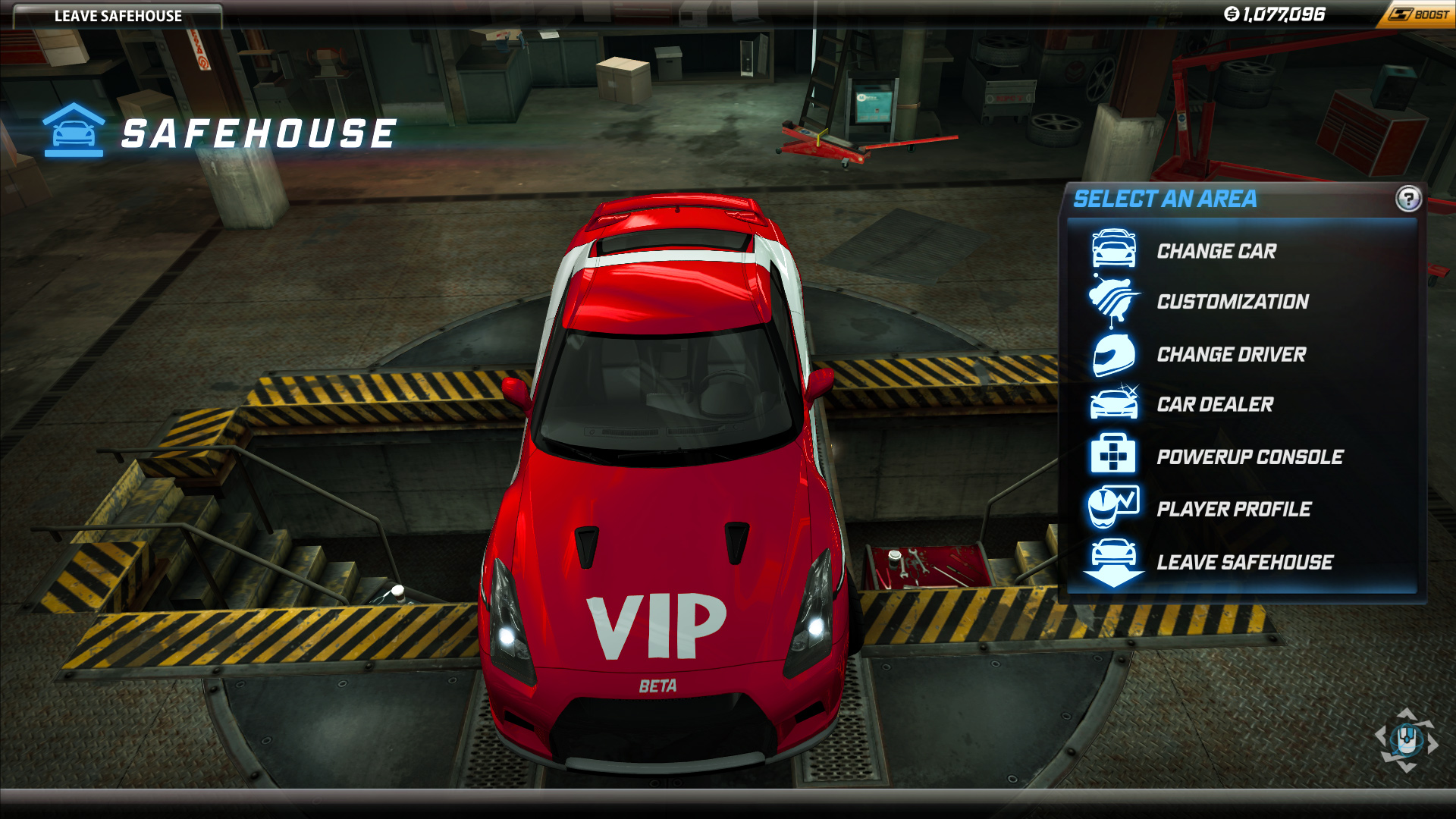Open the question mark help button

[x=1407, y=199]
